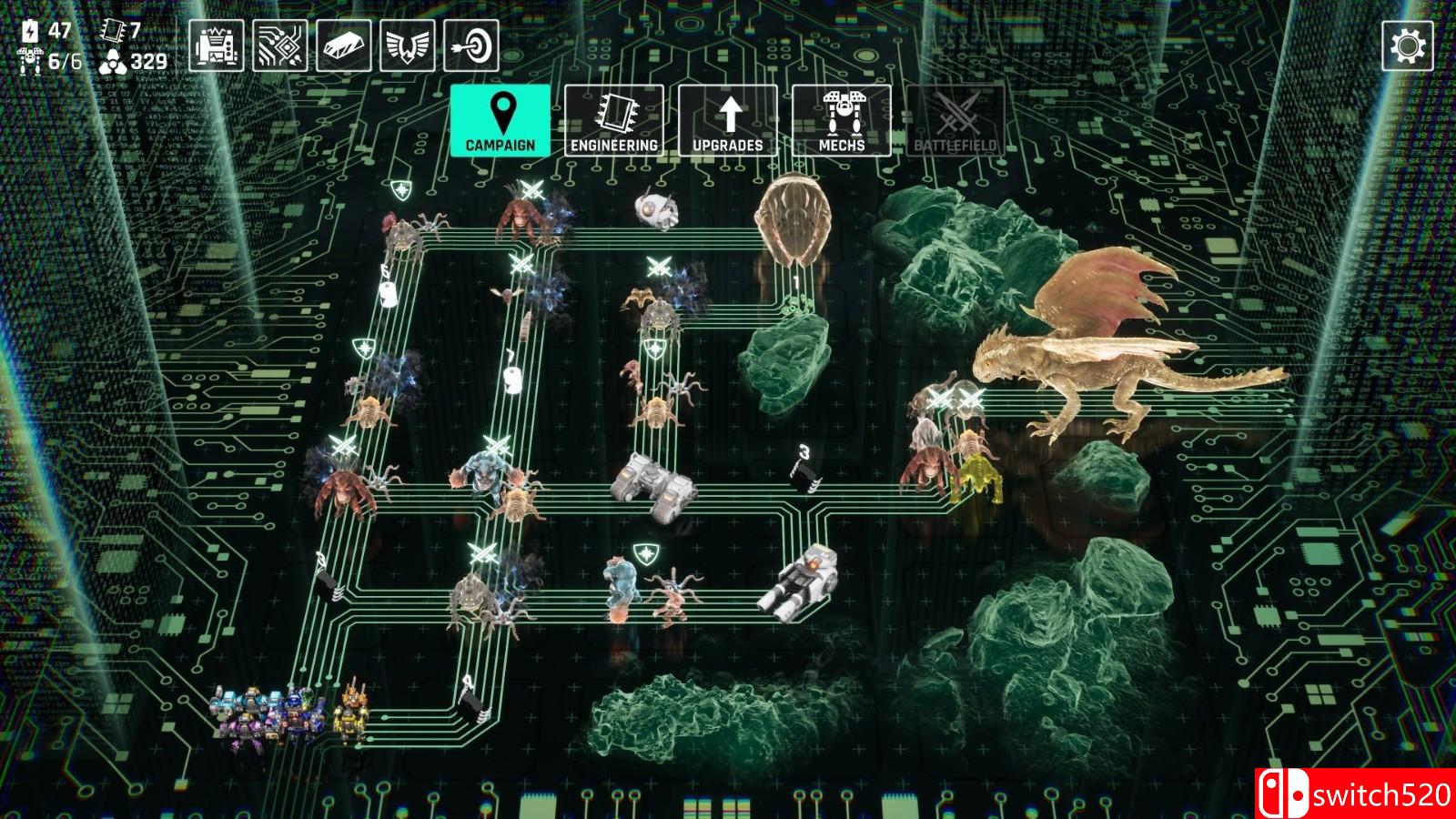Screen dimensions: 1456x819
Task: Open the Engineering tab
Action: click(x=614, y=121)
